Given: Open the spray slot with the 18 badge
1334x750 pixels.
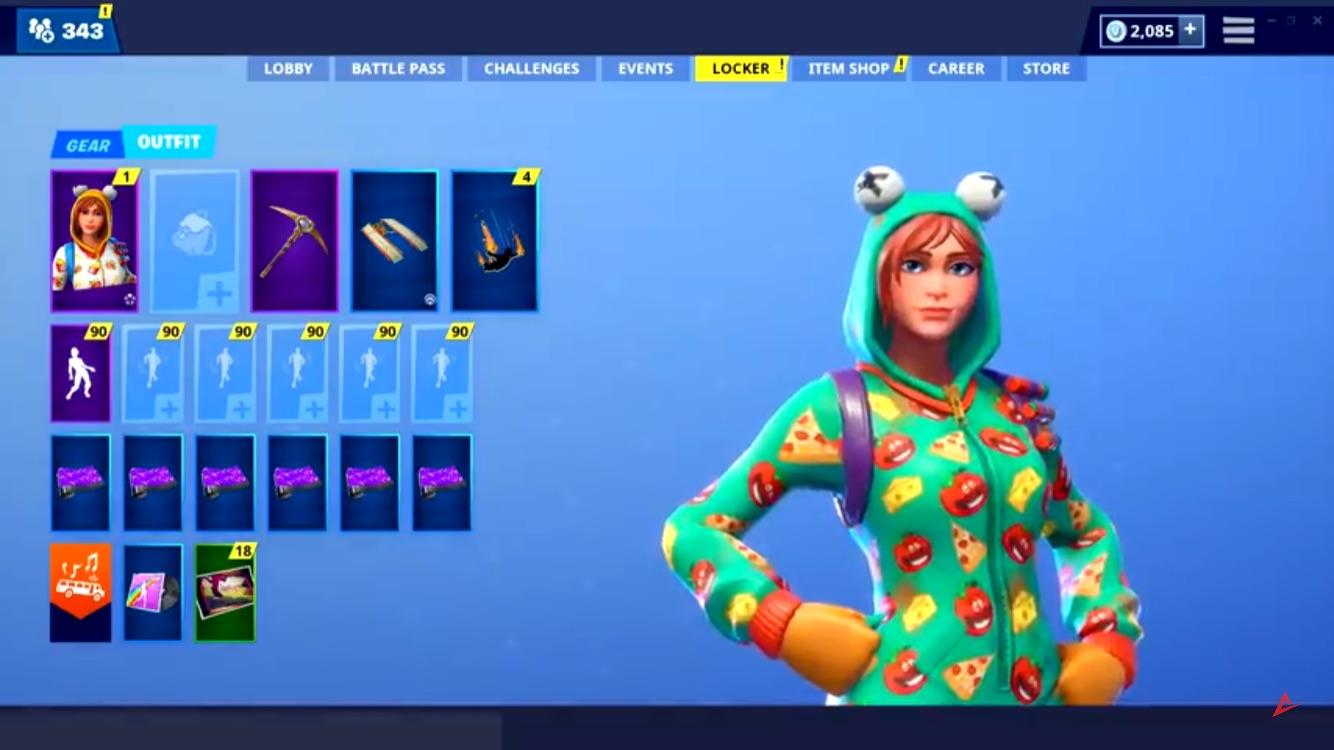Looking at the screenshot, I should [224, 592].
